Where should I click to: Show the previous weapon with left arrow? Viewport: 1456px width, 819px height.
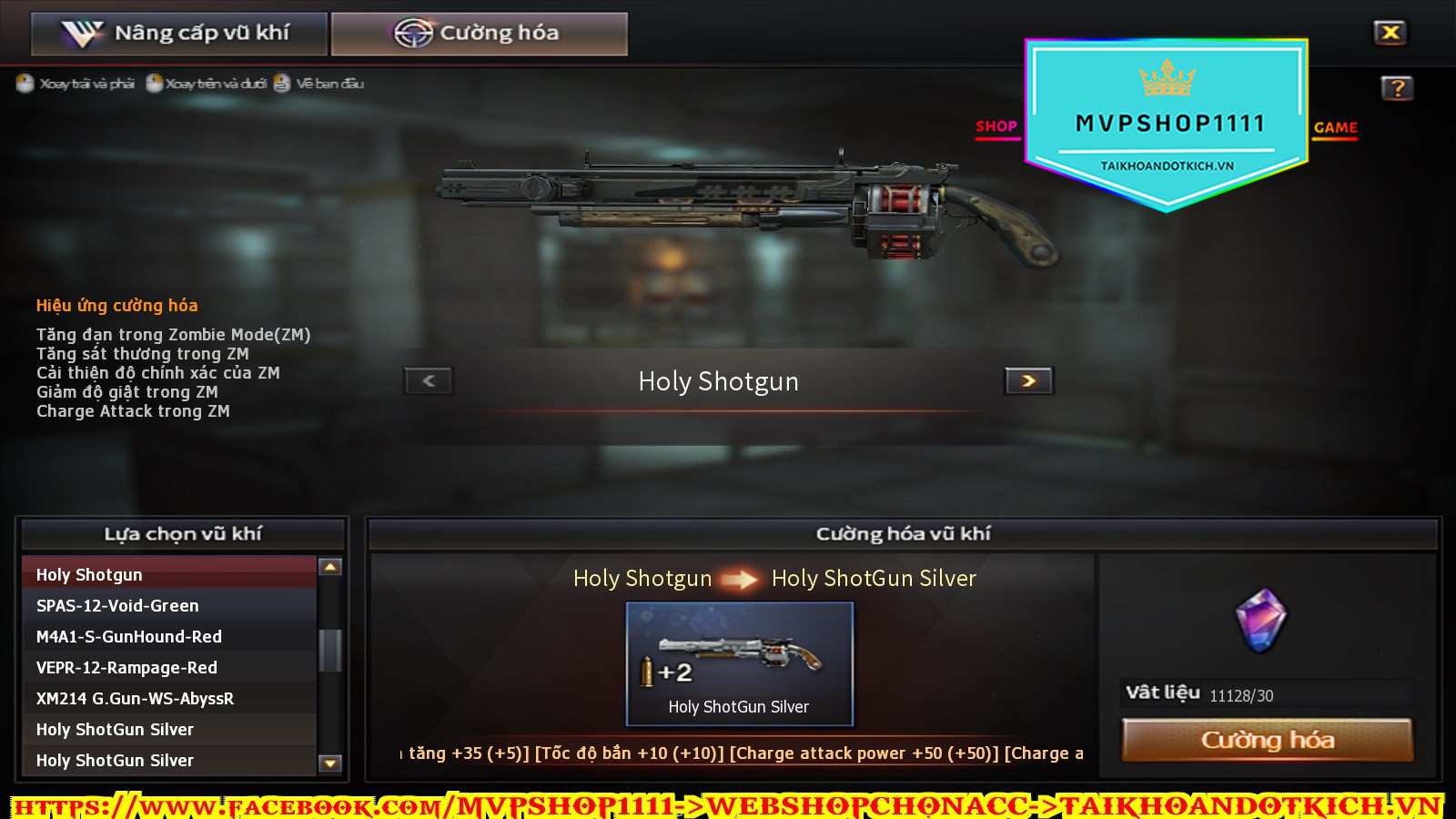point(429,380)
